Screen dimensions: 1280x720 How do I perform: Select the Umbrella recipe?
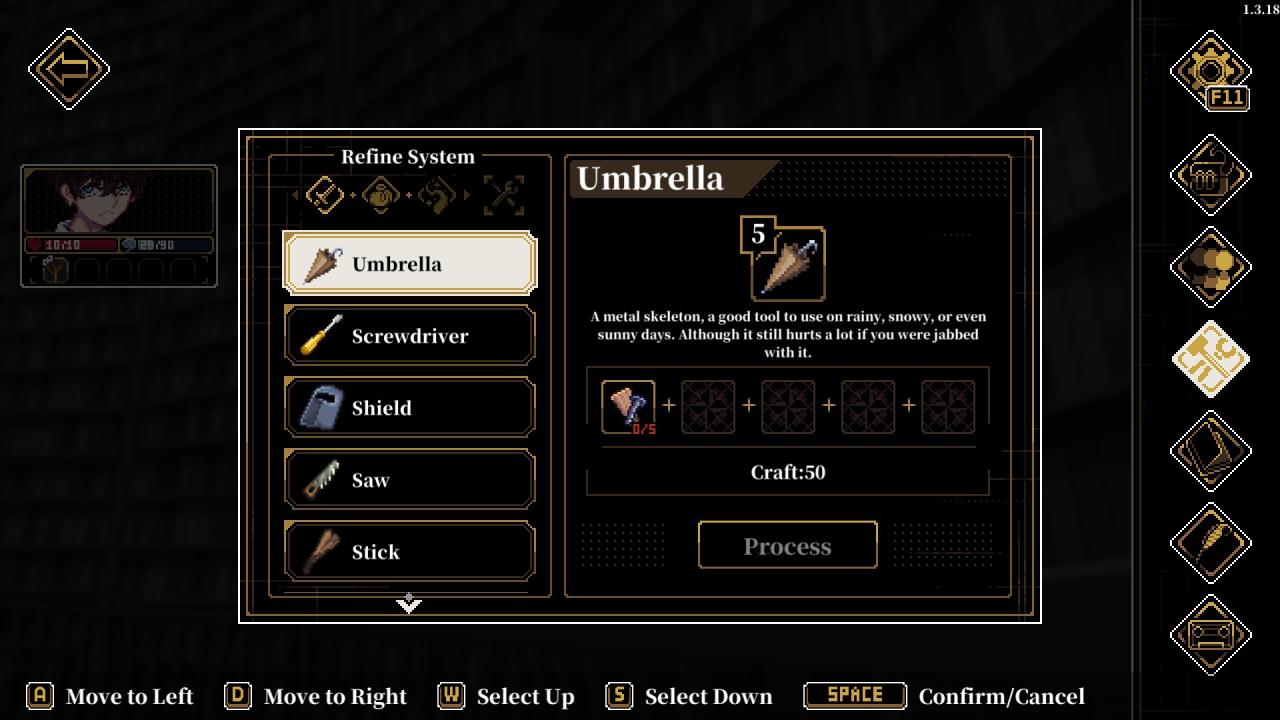[x=410, y=264]
